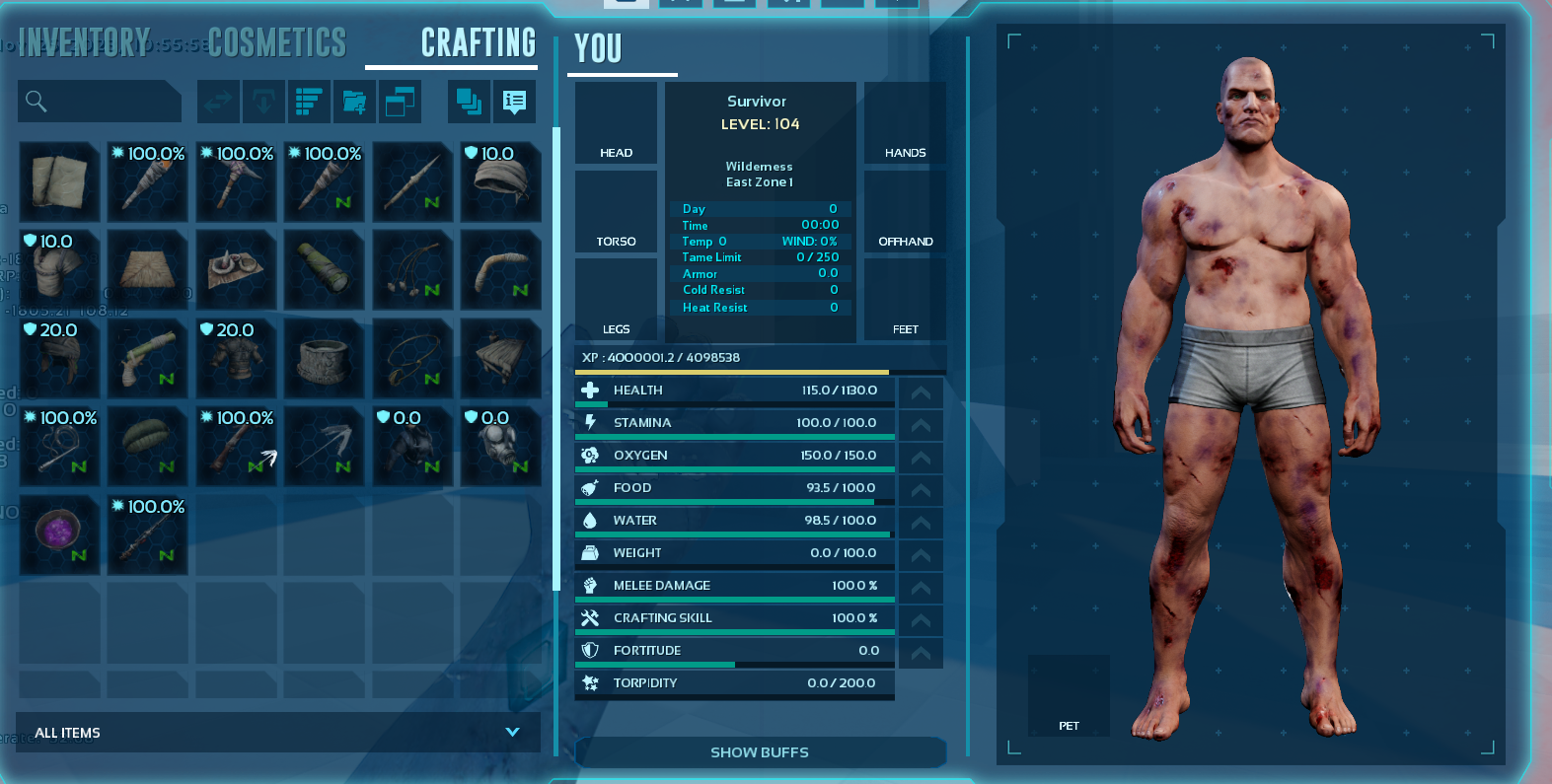Choose the purple narcotic crafting slot
Image resolution: width=1552 pixels, height=784 pixels.
pos(59,535)
